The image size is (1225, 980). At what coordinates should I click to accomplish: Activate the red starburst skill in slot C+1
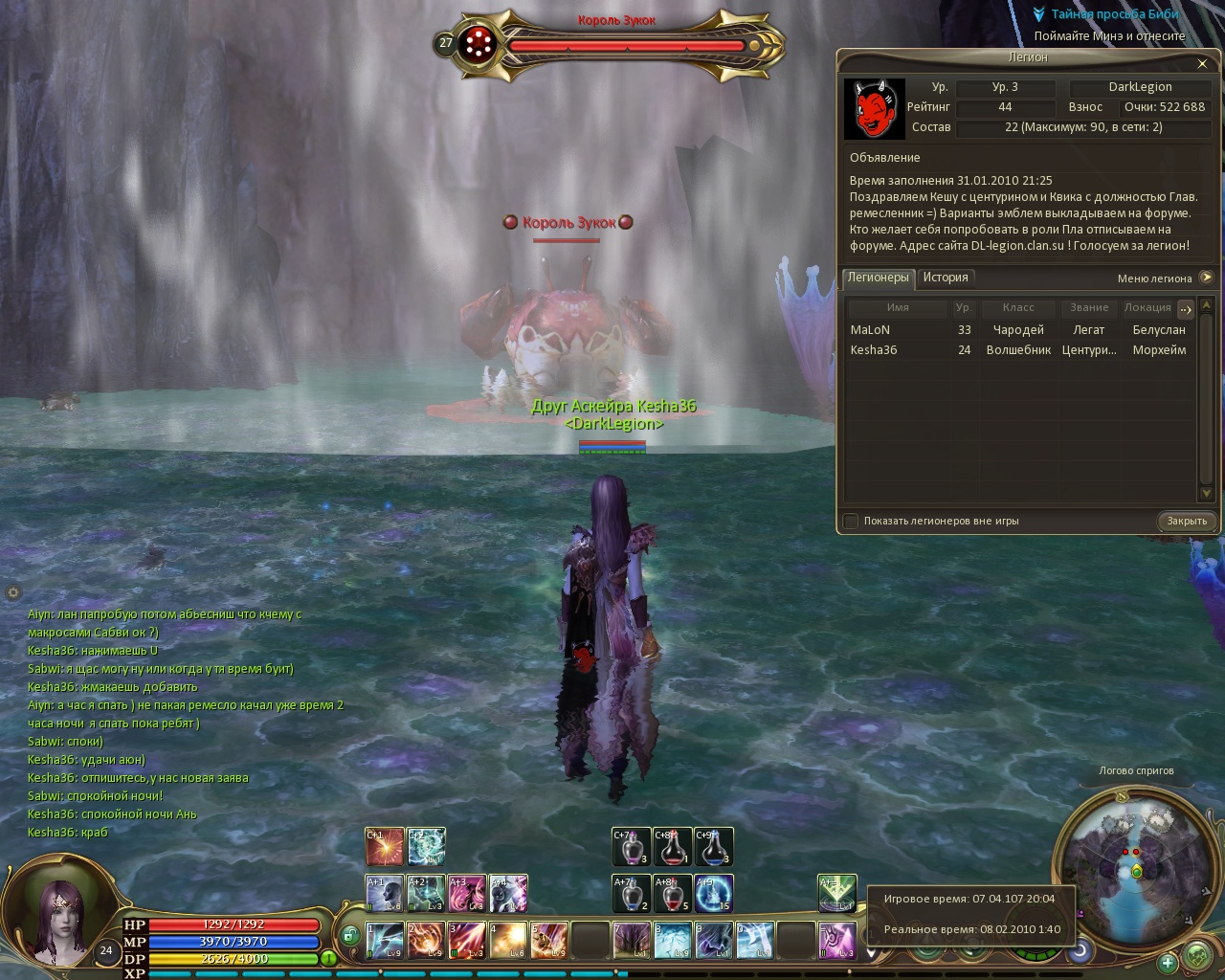[x=384, y=846]
